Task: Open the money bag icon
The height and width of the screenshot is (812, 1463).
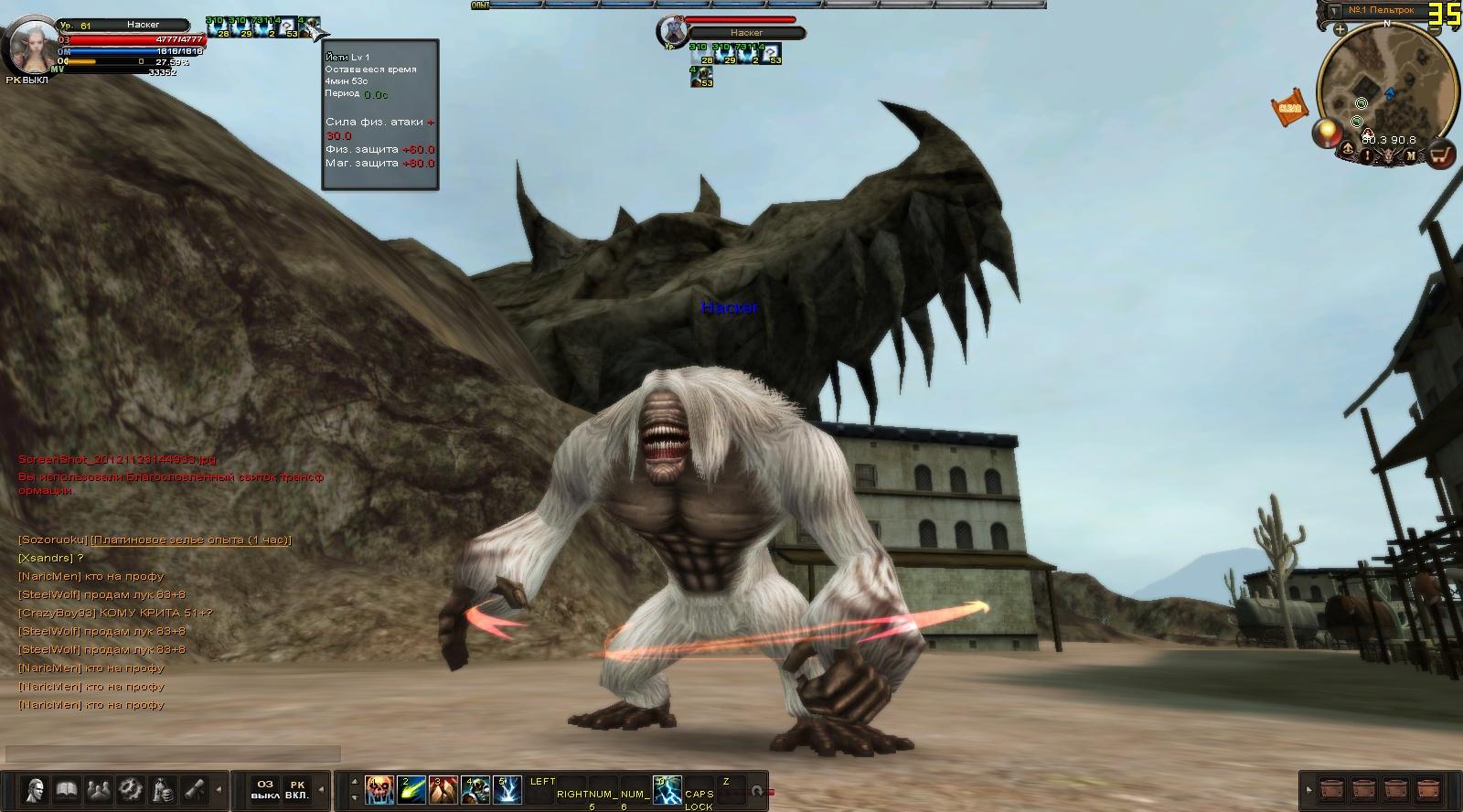Action: (x=163, y=790)
